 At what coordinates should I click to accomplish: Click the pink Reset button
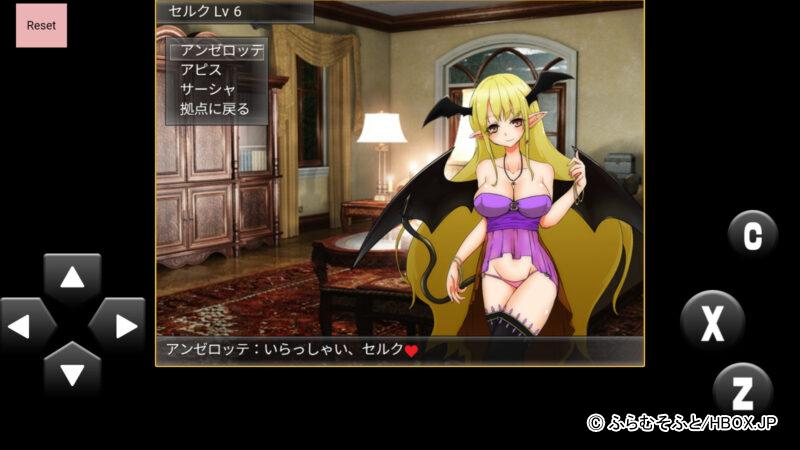41,24
